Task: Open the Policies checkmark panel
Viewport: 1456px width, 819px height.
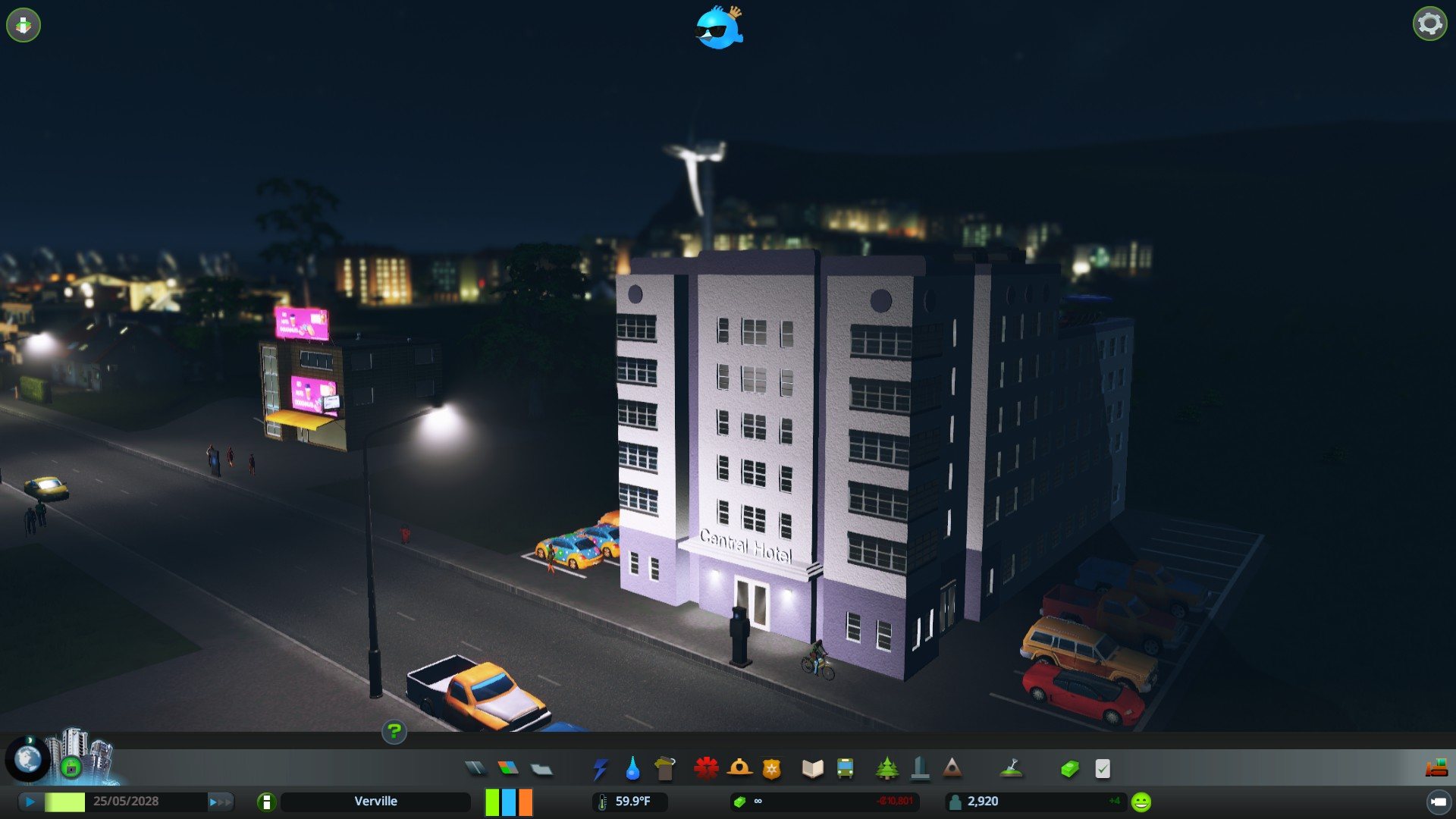Action: (x=1103, y=769)
